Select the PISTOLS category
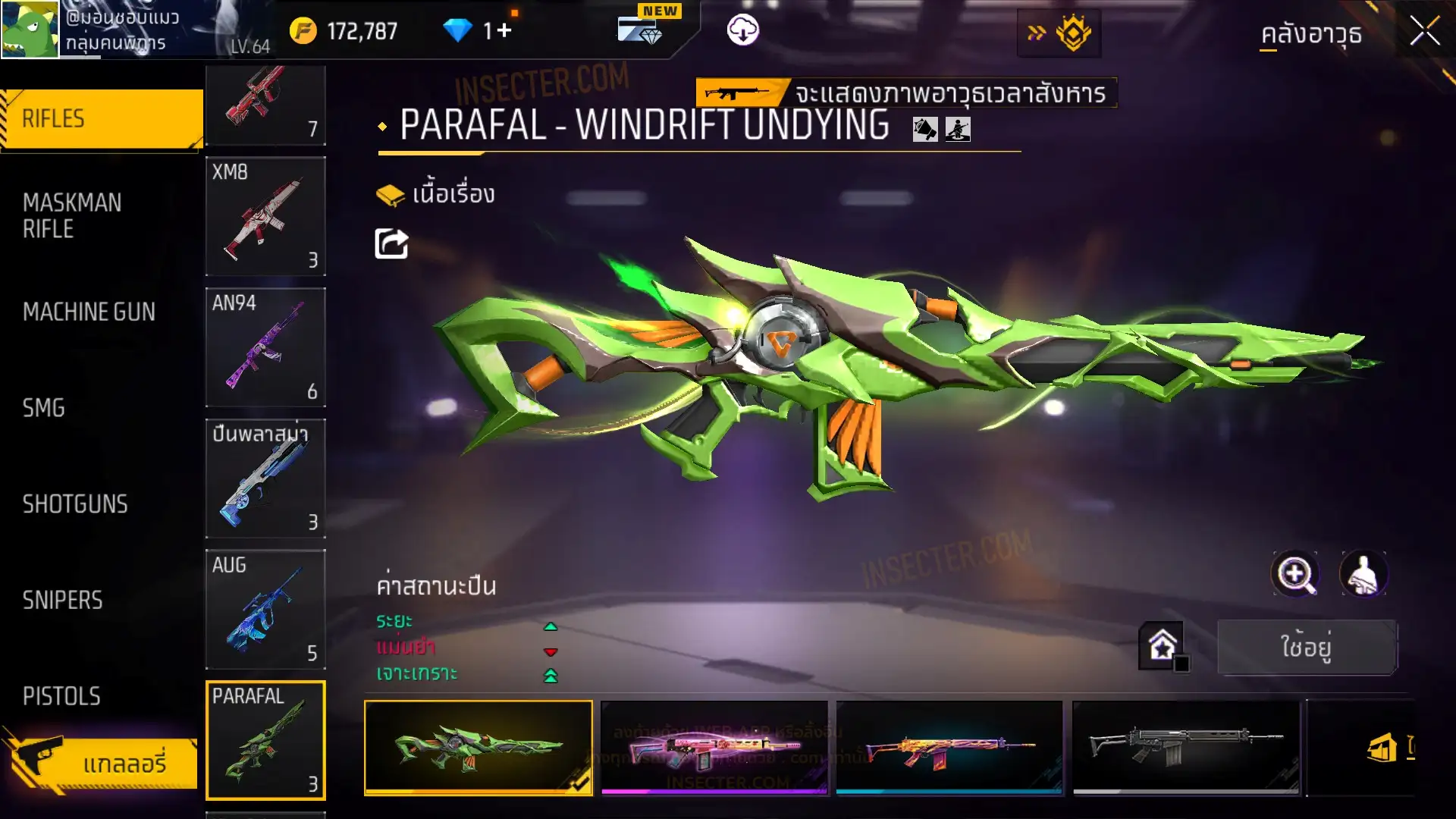Screen dimensions: 1456x819 (x=61, y=696)
